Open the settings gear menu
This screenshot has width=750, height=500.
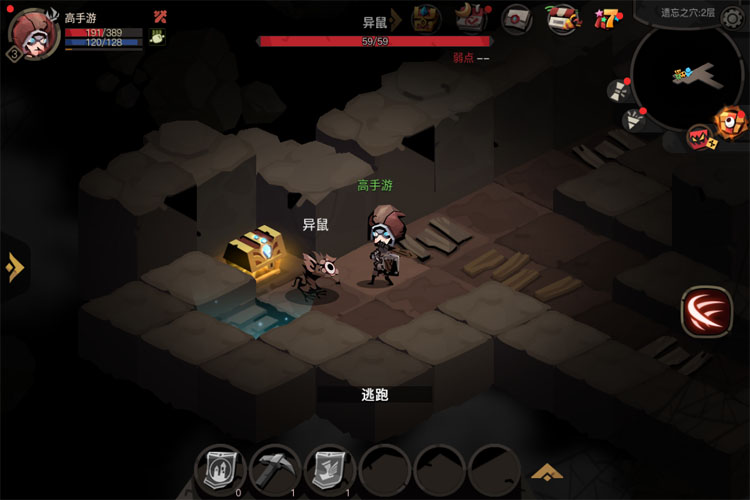pyautogui.click(x=733, y=14)
